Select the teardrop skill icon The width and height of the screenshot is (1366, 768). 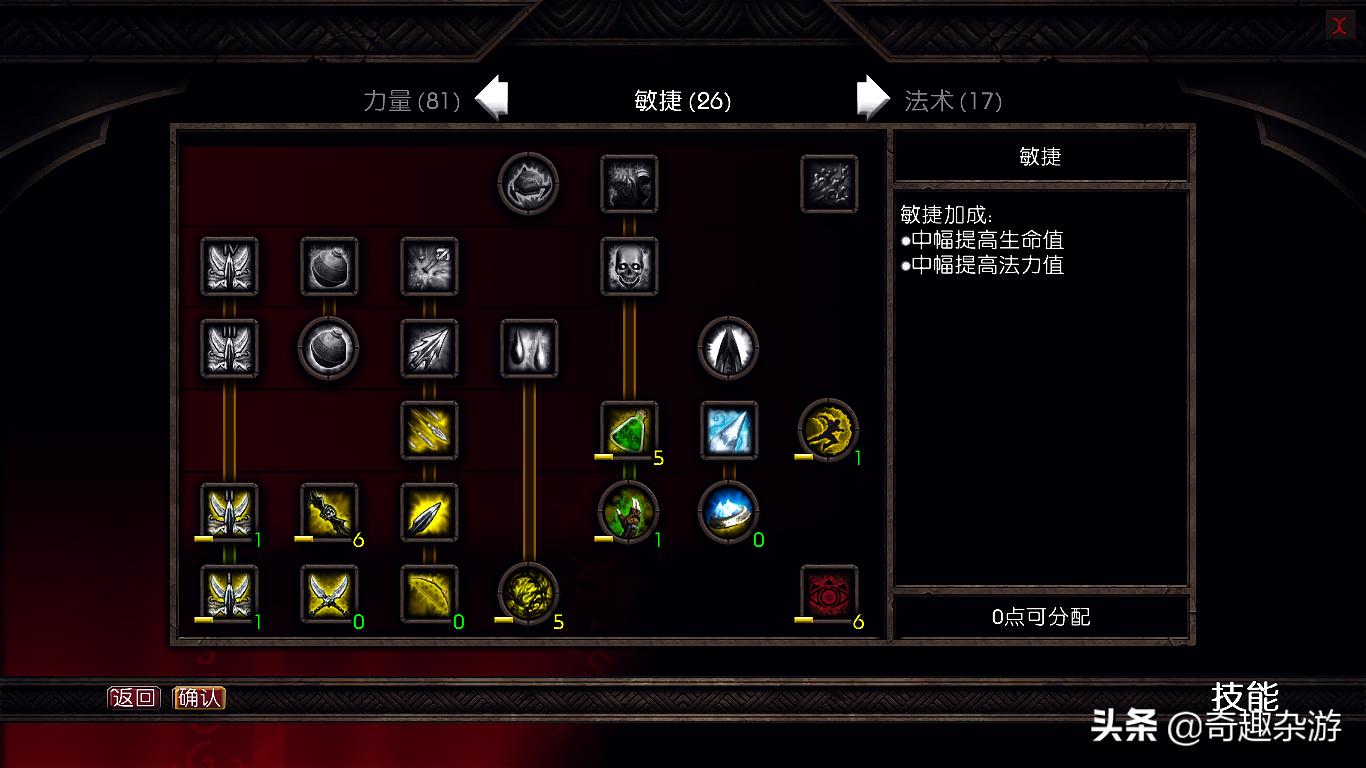(530, 348)
